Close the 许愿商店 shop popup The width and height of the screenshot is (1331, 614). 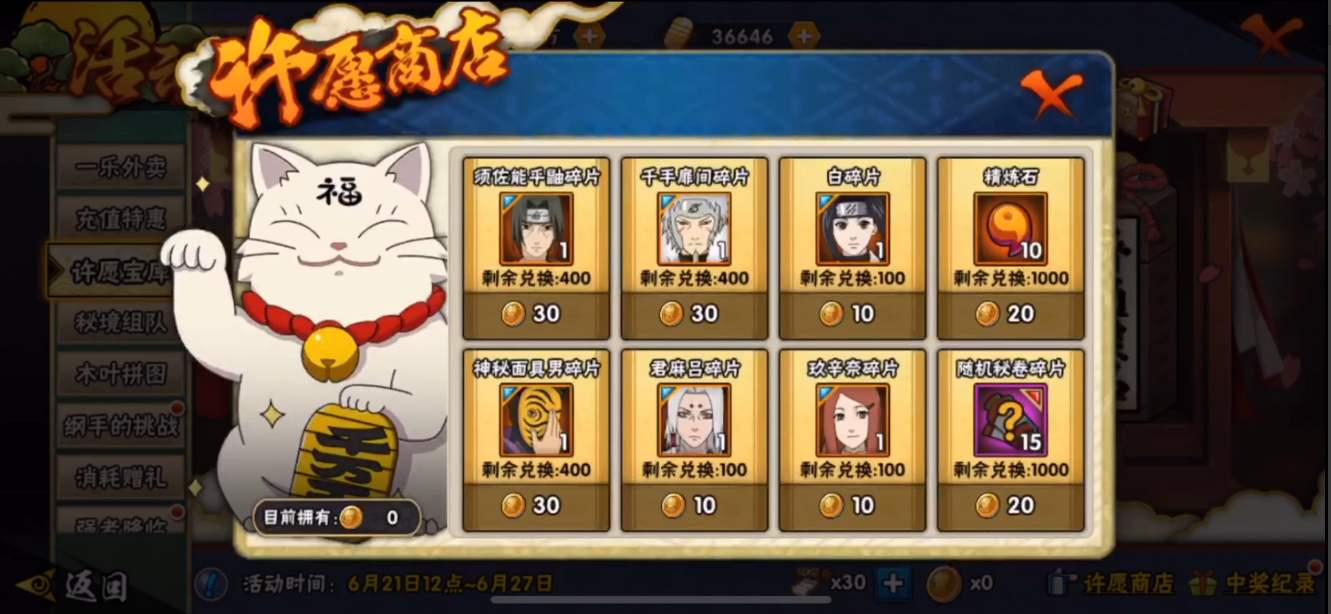(x=1051, y=94)
